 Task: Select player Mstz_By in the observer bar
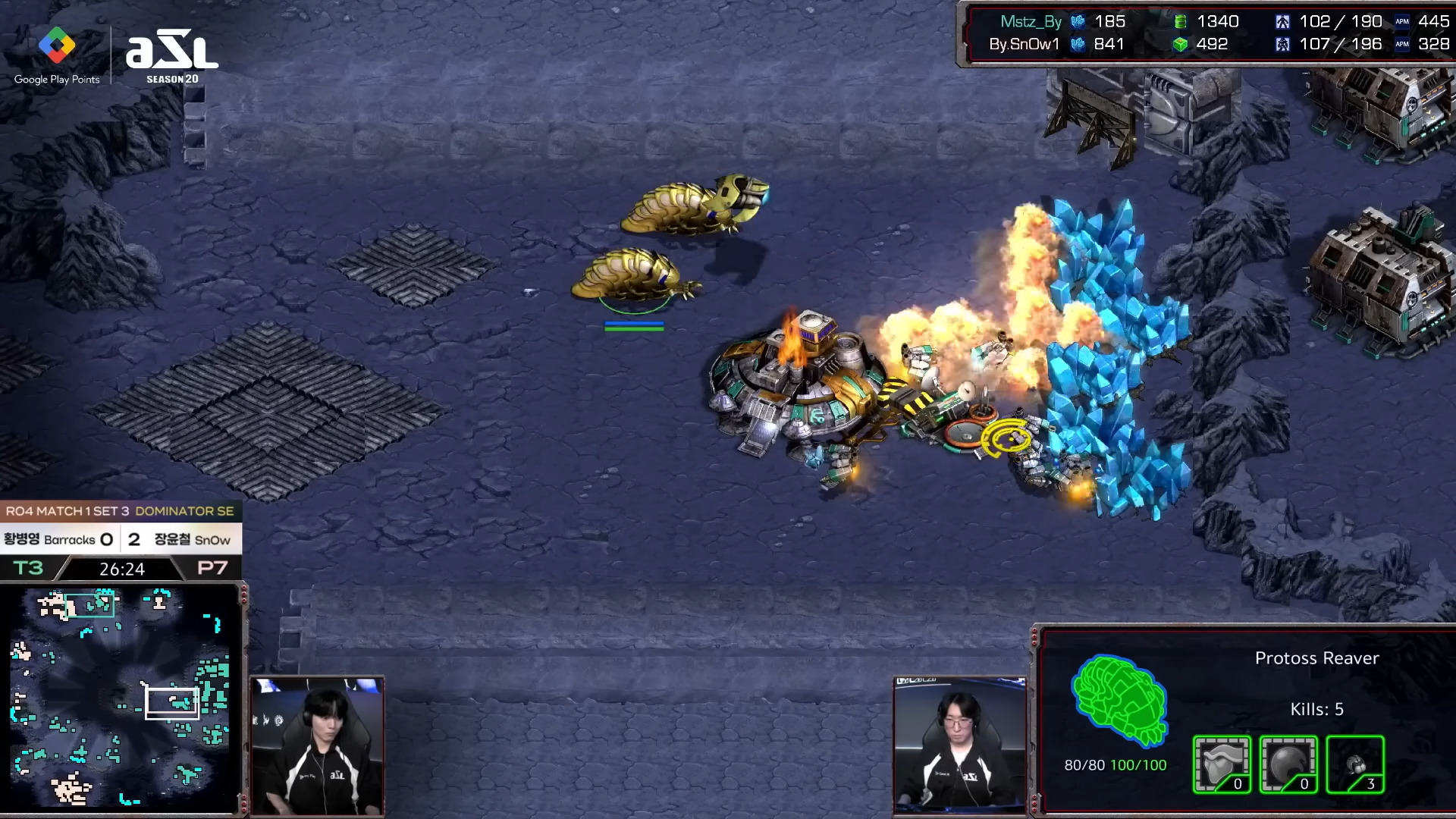[1030, 21]
